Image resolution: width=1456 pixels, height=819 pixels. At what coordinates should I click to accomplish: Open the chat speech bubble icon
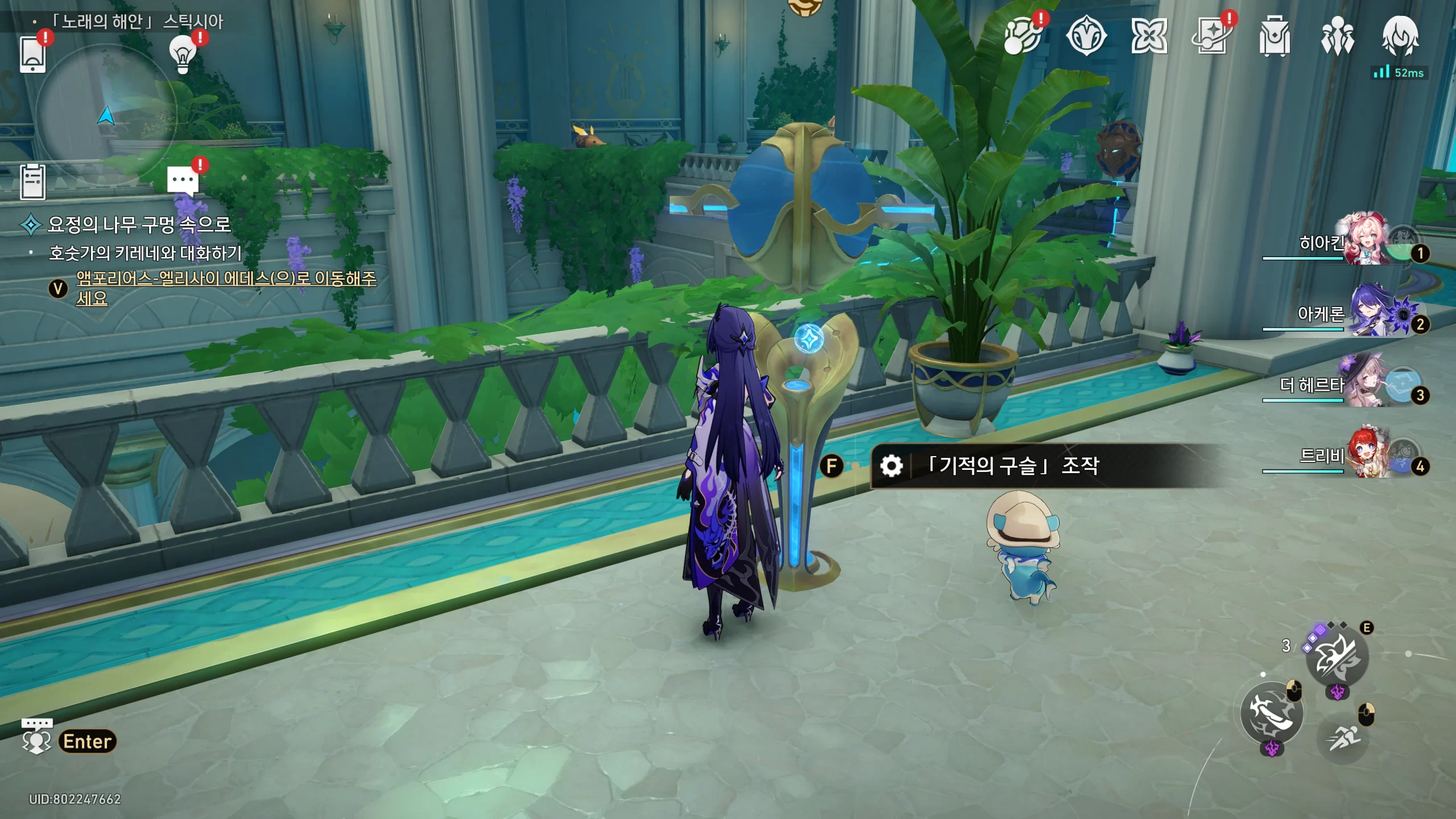point(183,180)
